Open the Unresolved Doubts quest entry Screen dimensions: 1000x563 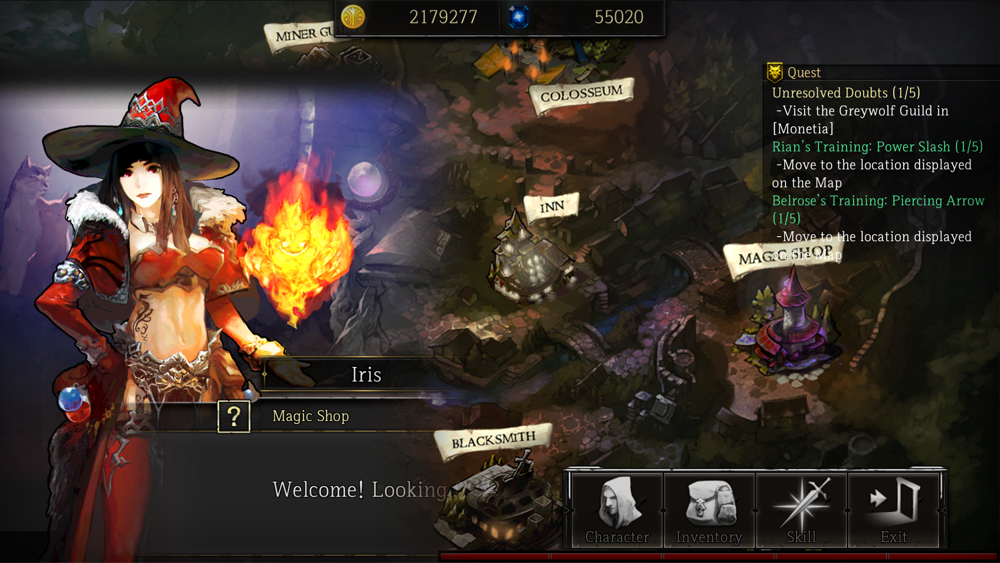coord(846,93)
